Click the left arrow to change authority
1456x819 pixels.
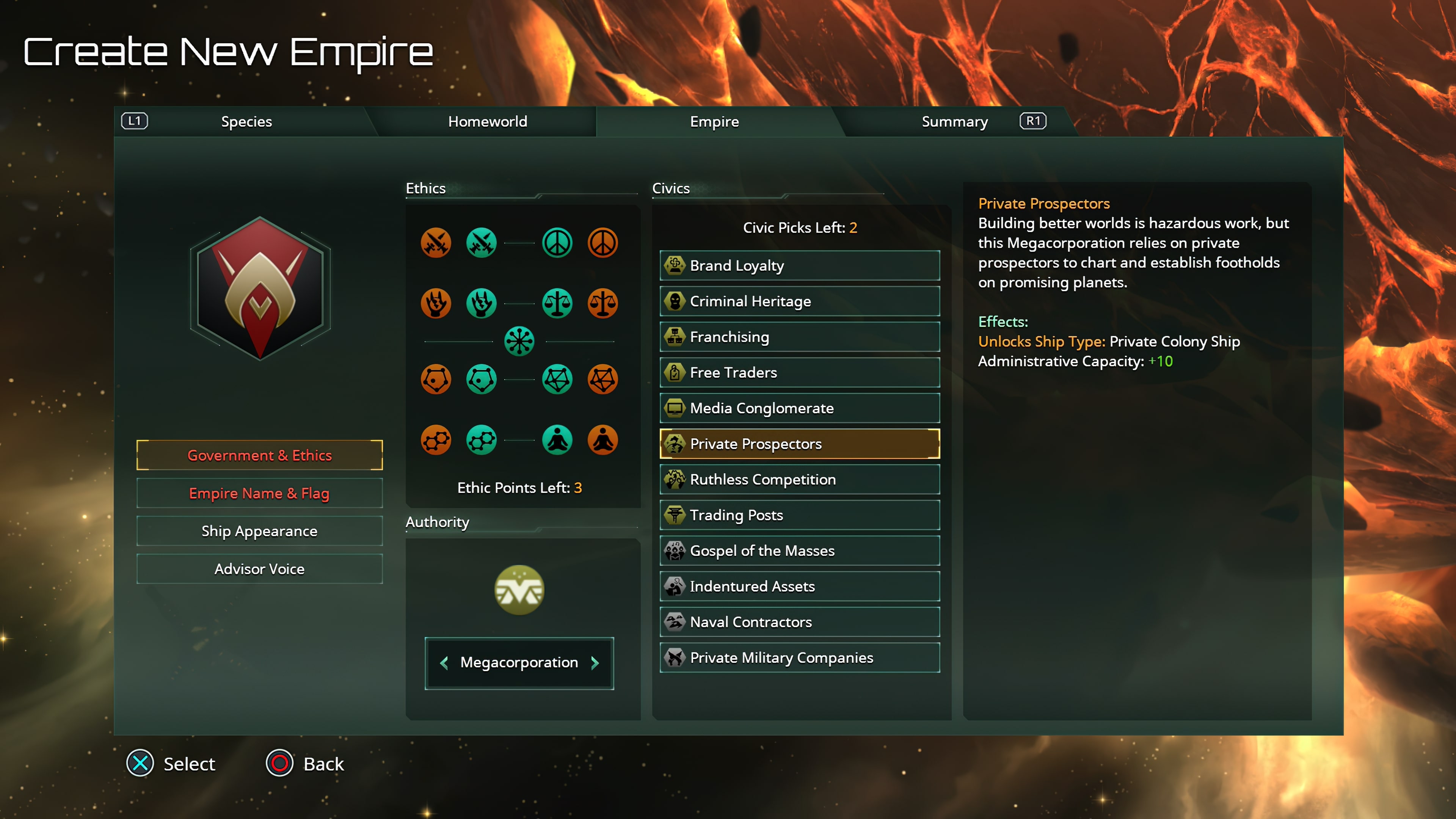pyautogui.click(x=444, y=662)
